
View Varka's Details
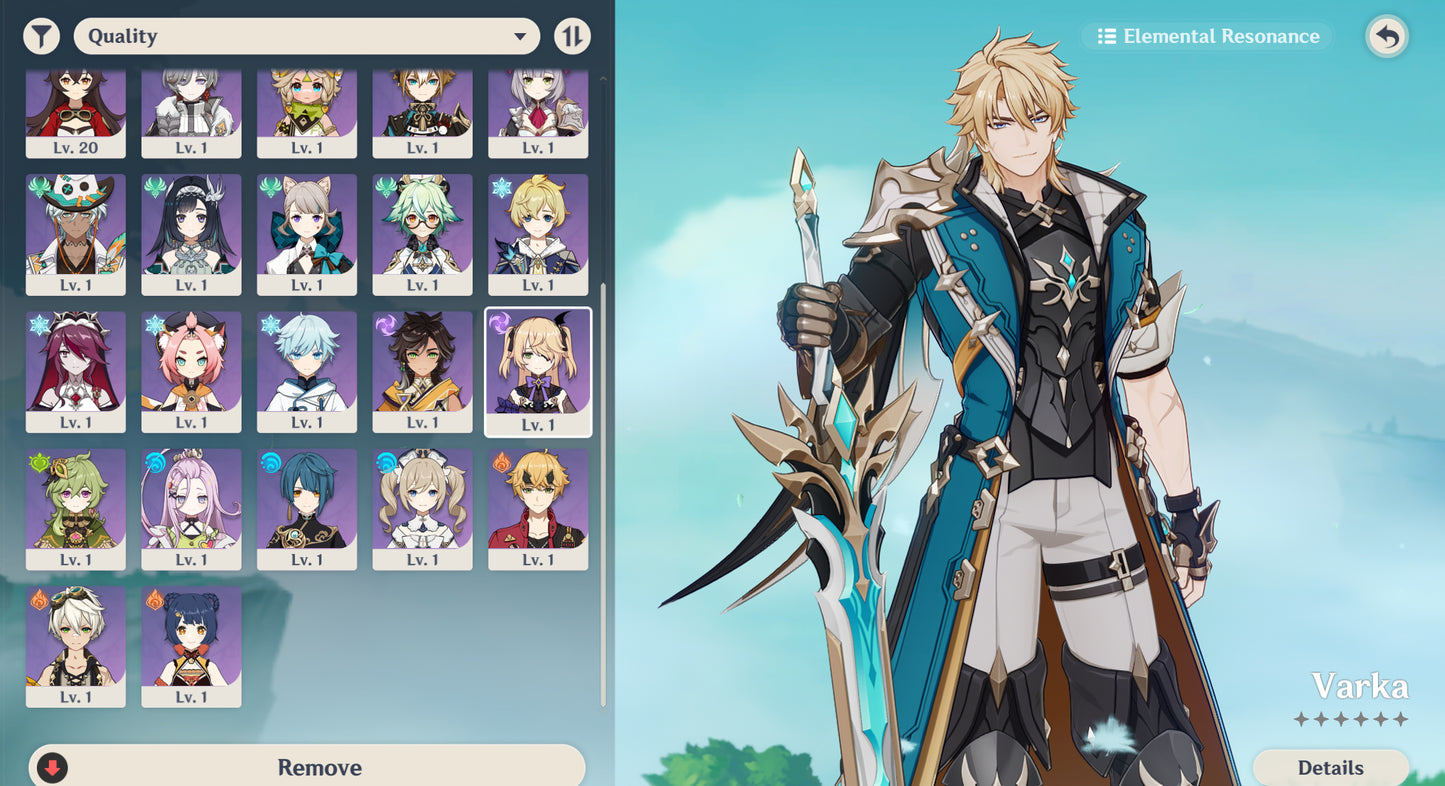[x=1331, y=767]
